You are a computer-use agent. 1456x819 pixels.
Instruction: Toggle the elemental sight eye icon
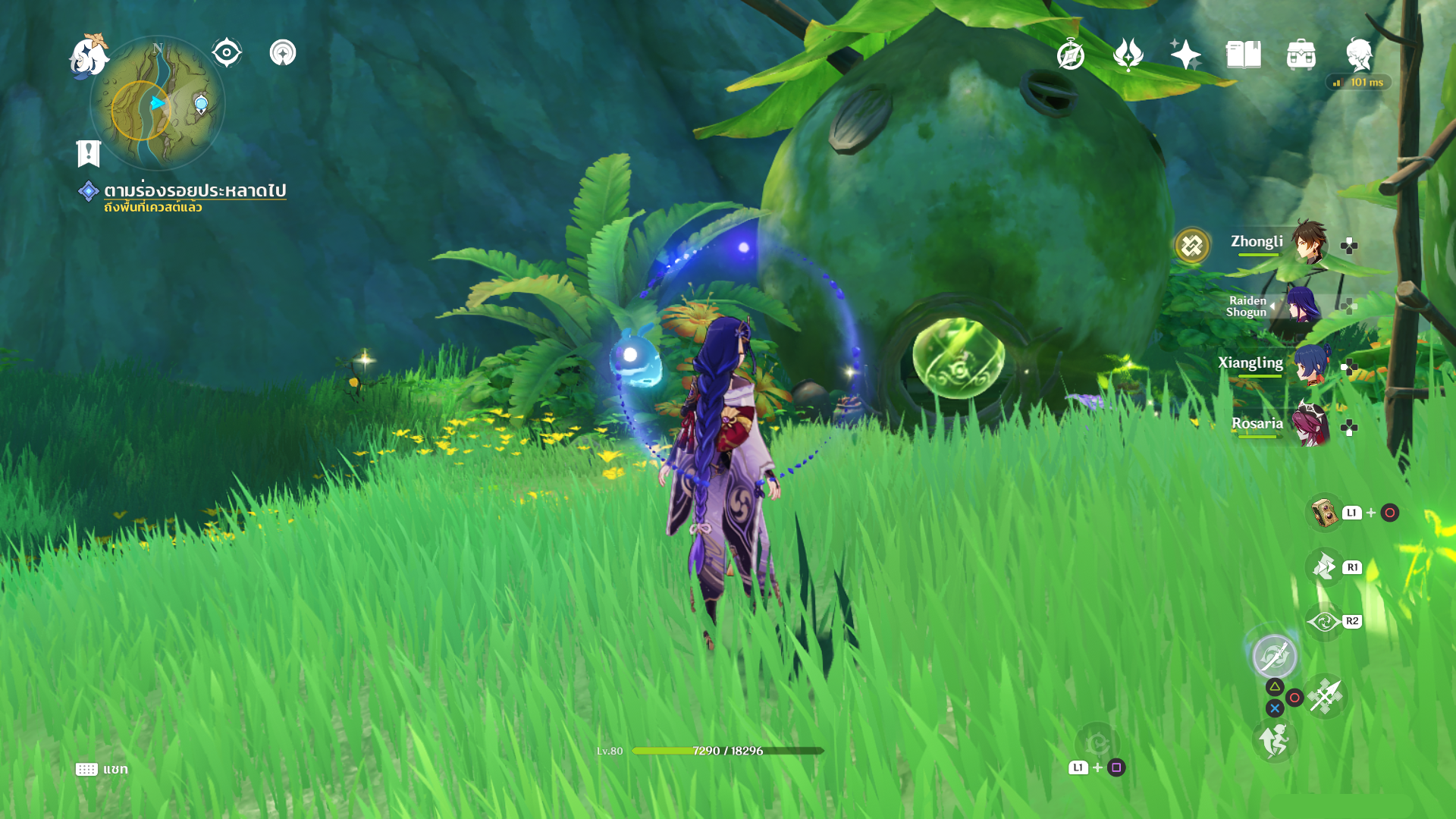(227, 53)
